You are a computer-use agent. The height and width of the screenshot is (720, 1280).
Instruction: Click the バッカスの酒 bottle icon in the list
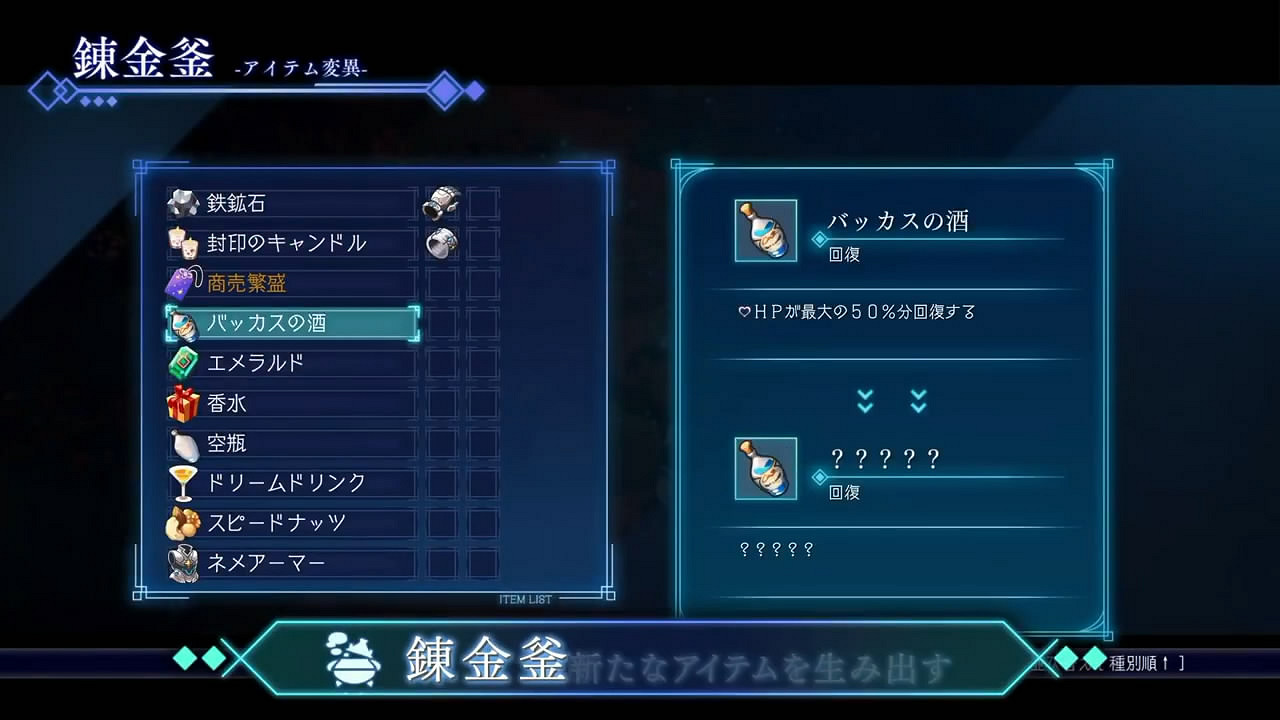tap(181, 322)
